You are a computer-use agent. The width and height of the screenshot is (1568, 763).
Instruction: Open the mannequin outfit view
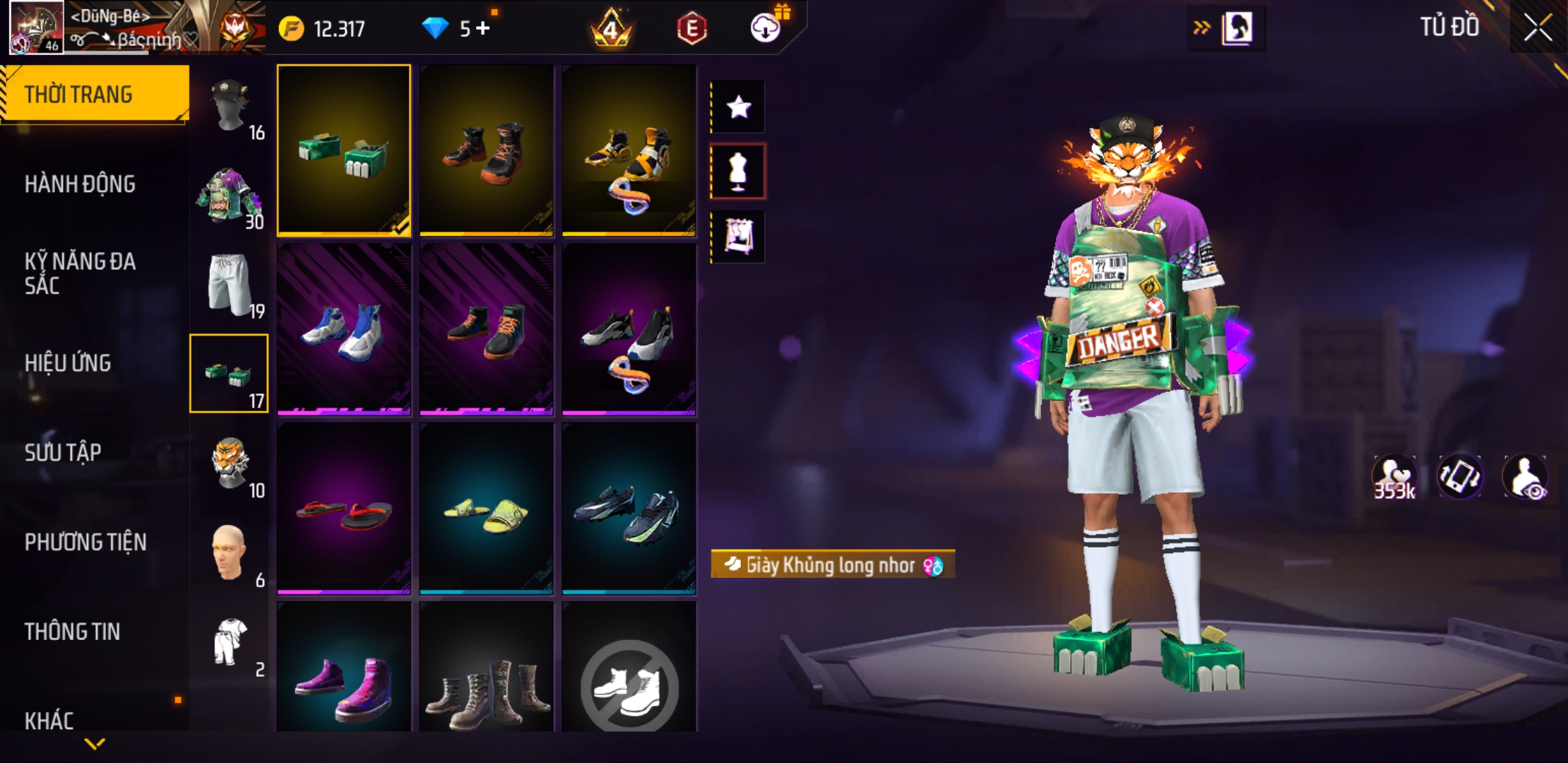coord(738,172)
